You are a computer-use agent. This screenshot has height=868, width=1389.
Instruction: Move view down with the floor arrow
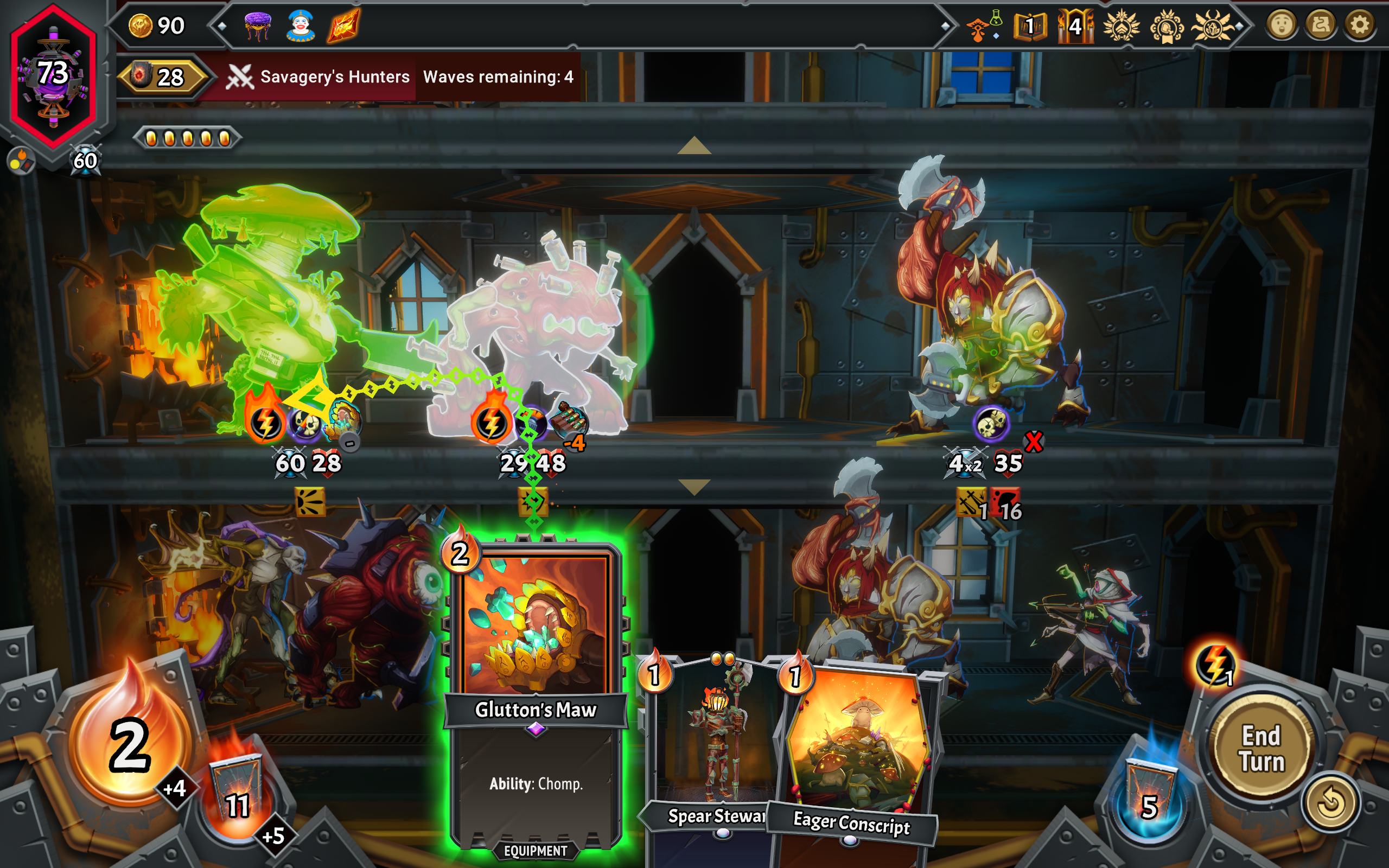tap(694, 487)
